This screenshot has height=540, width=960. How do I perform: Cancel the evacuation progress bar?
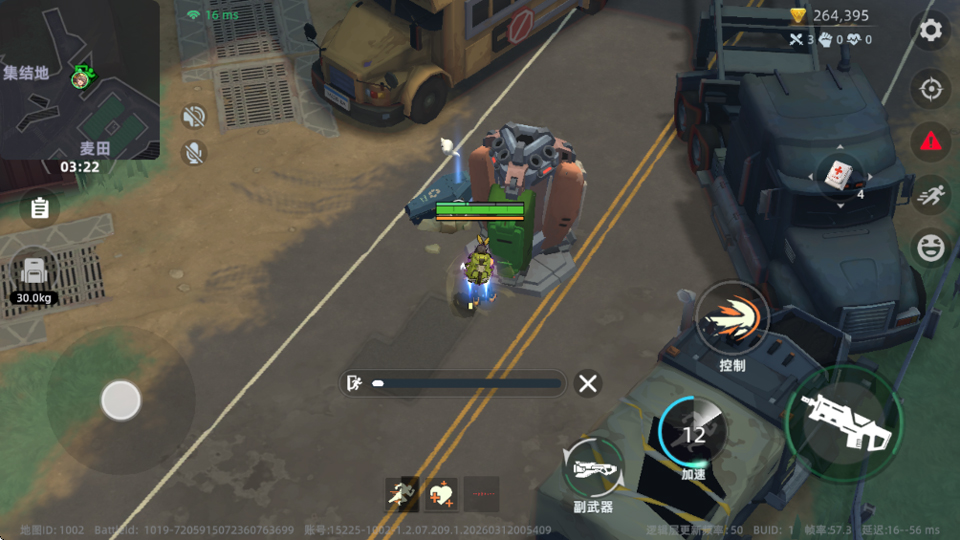(588, 383)
